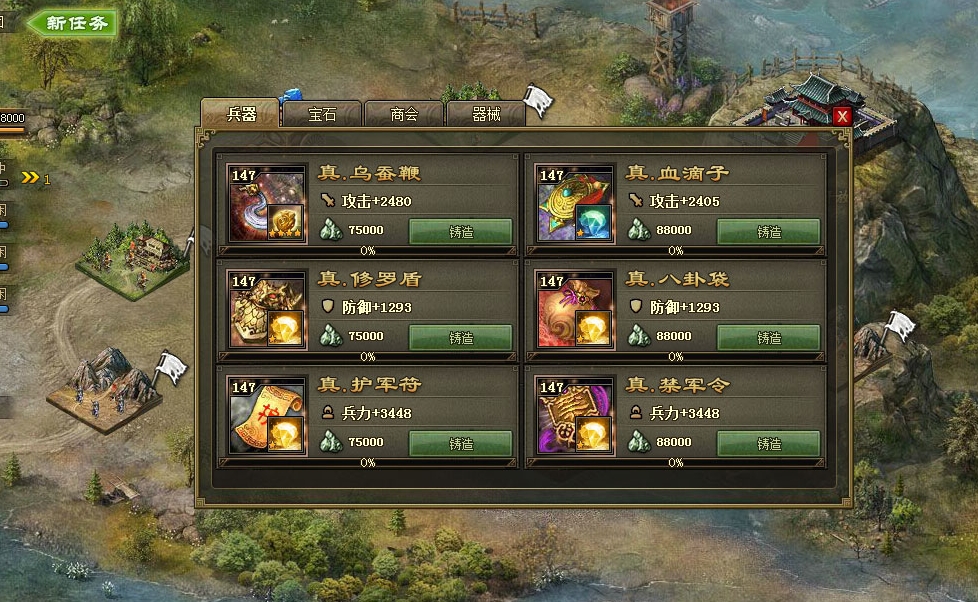
Task: Switch to the 兵器 tab
Action: click(x=240, y=113)
